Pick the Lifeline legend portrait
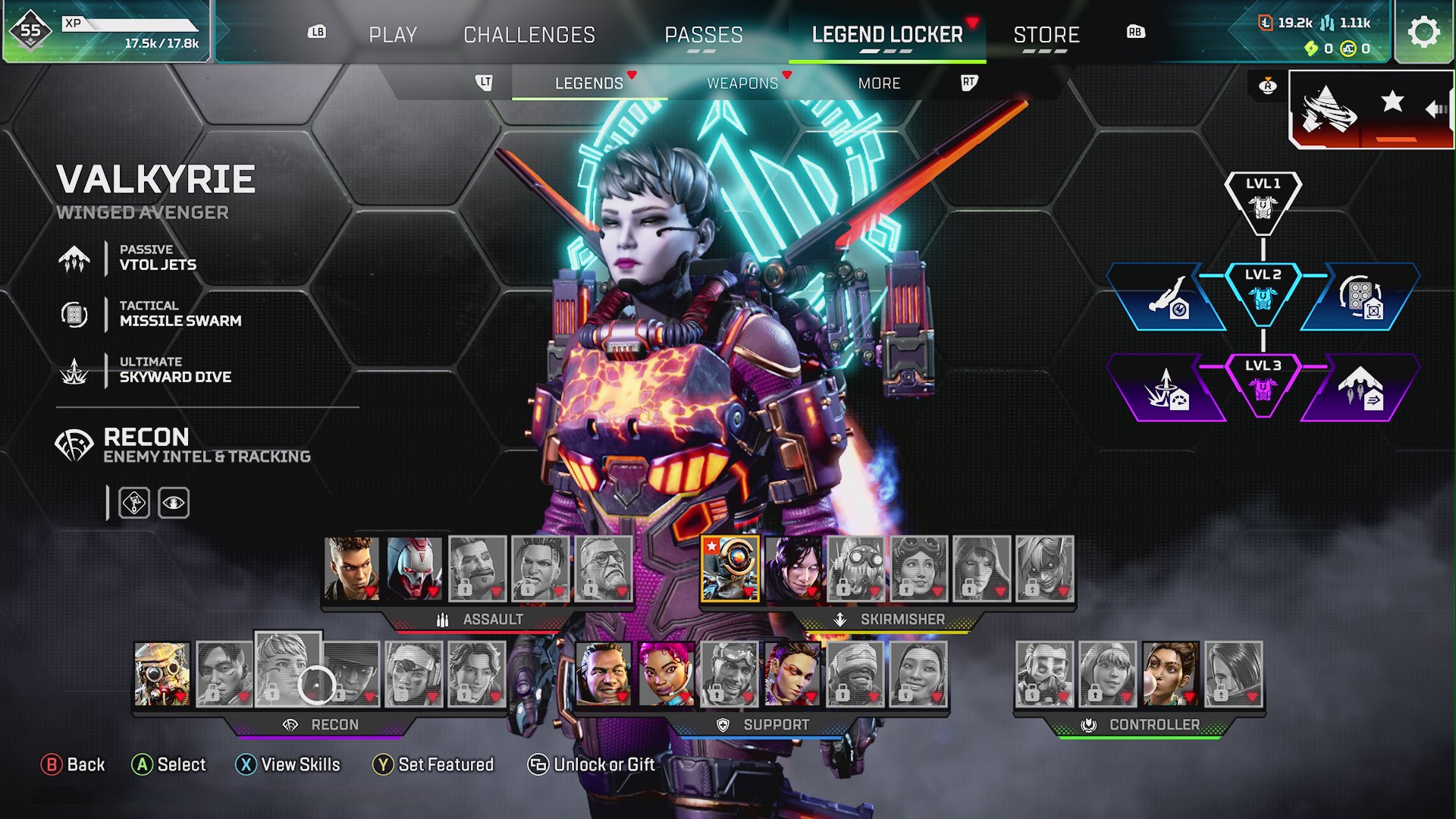Screen dimensions: 1456x819 (666, 674)
